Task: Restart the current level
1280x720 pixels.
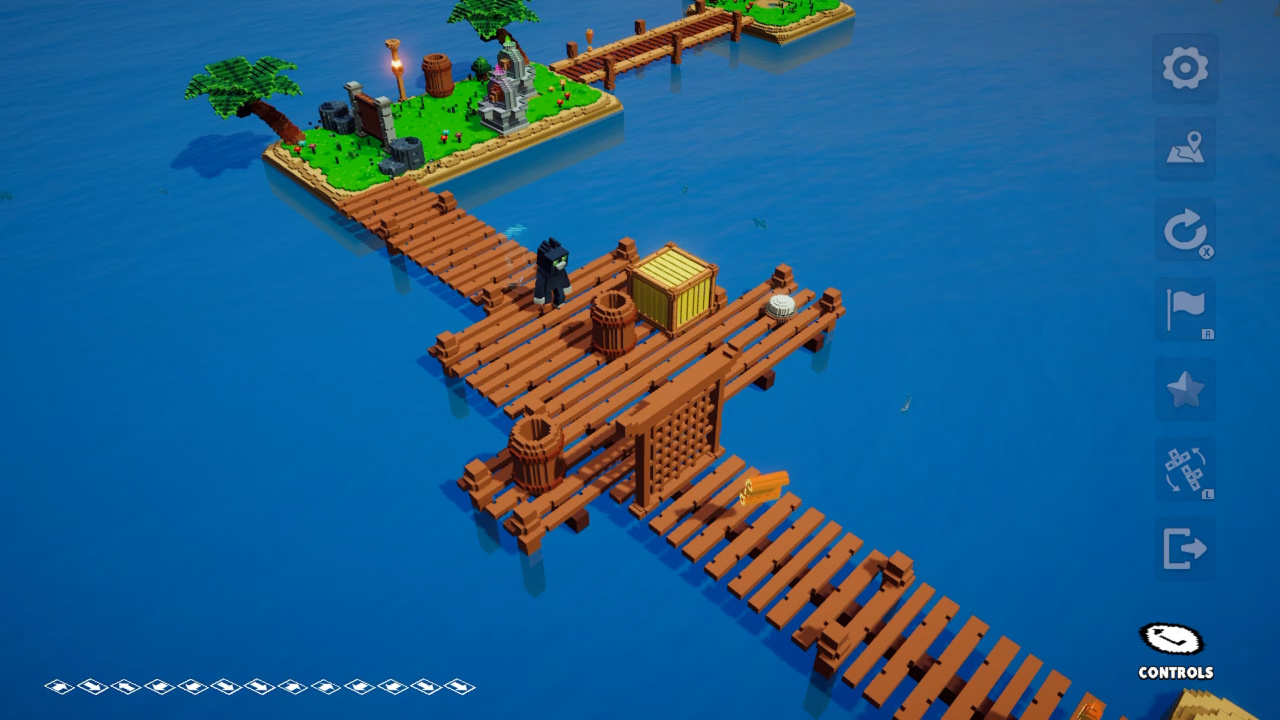Action: pos(1184,228)
